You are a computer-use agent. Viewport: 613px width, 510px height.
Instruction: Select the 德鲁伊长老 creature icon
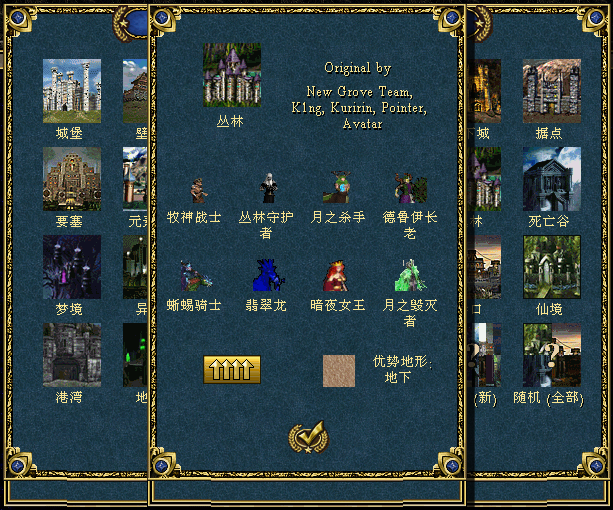tap(409, 188)
